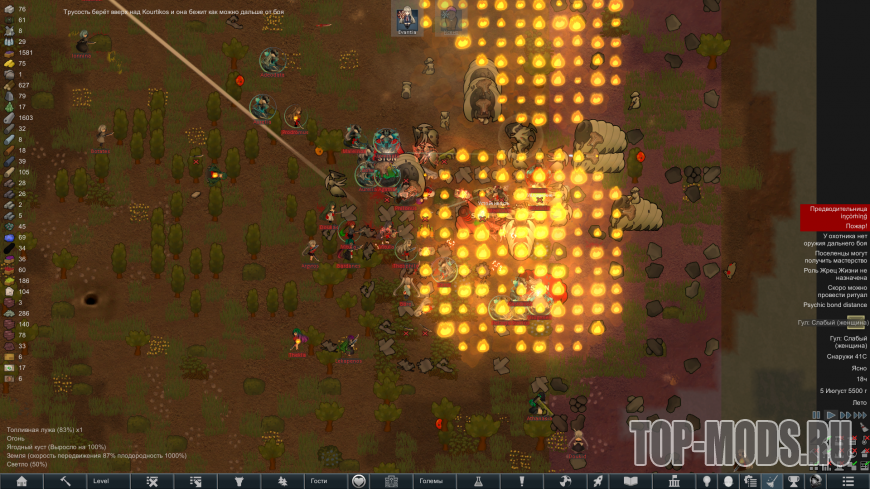Image resolution: width=870 pixels, height=489 pixels.
Task: Open the Гости (Guests) tab
Action: (x=318, y=481)
